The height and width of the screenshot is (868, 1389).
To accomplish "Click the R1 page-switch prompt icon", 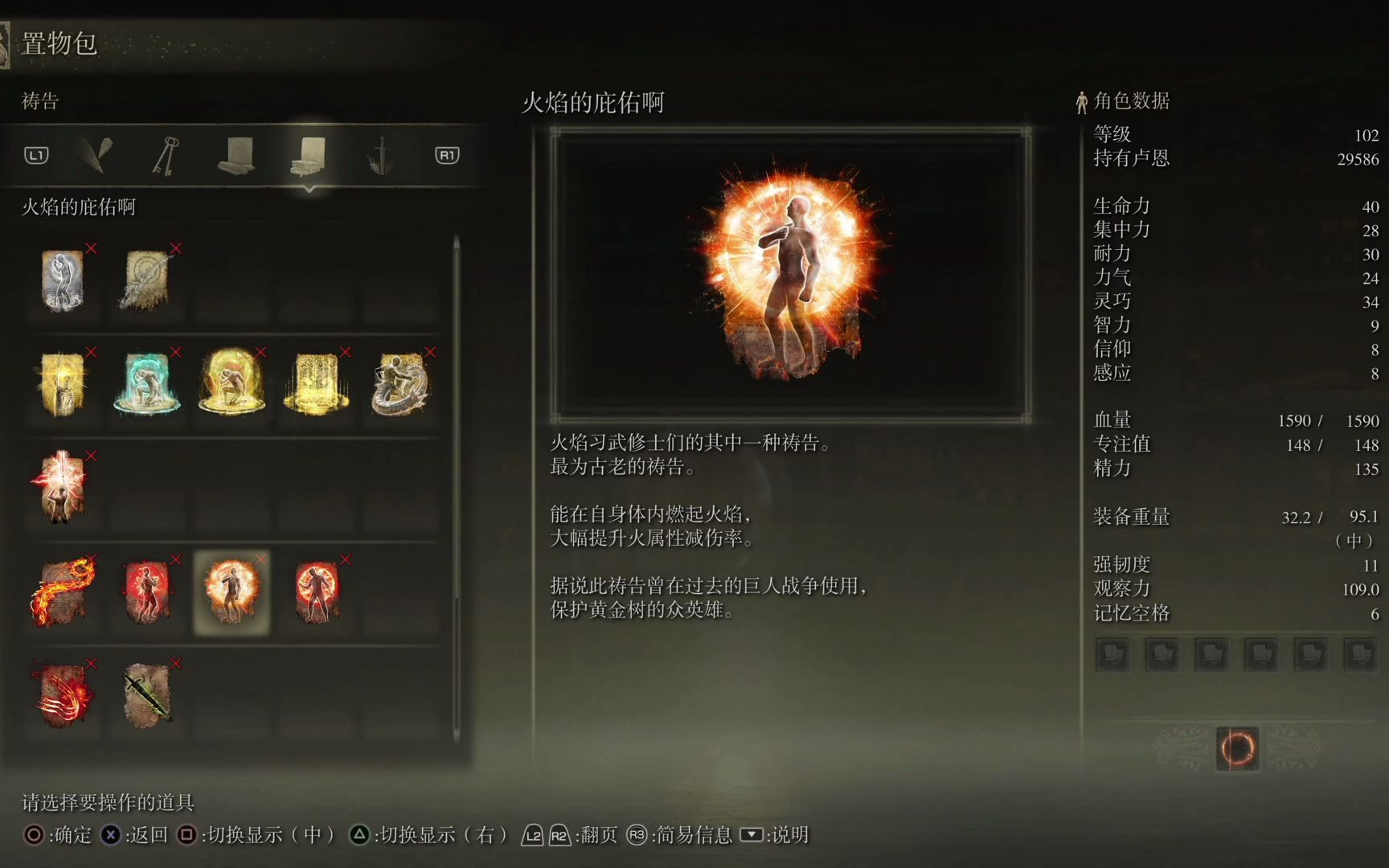I will coord(447,157).
